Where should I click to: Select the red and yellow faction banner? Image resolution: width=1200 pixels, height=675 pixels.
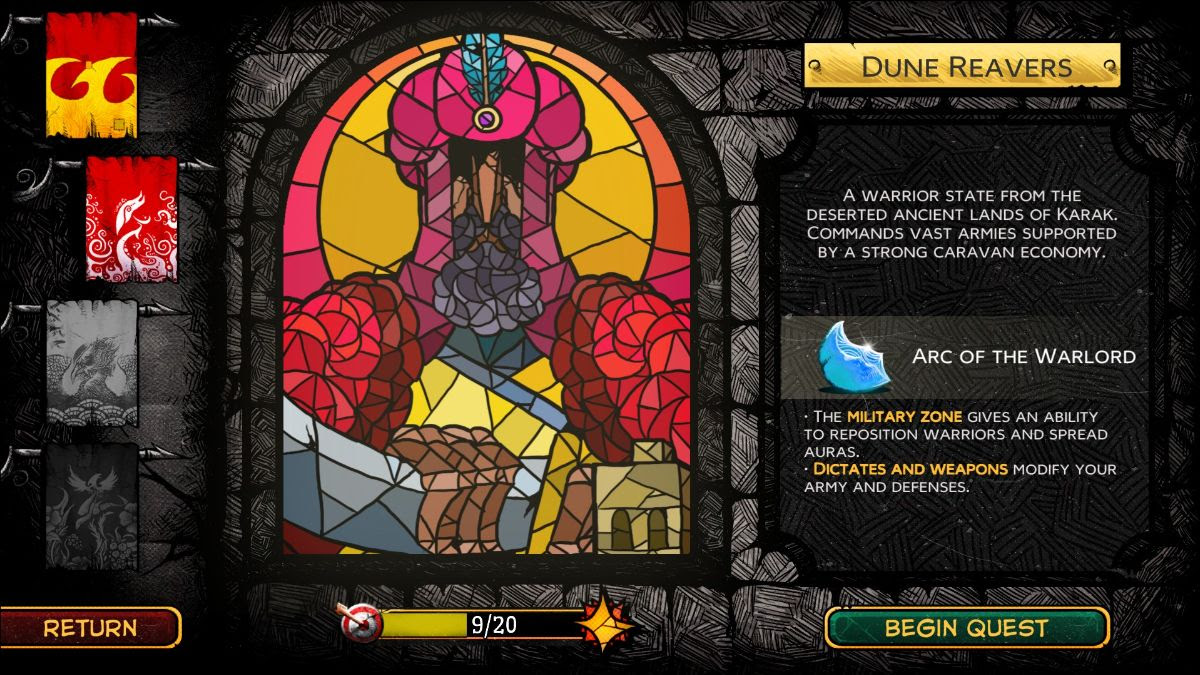coord(91,75)
